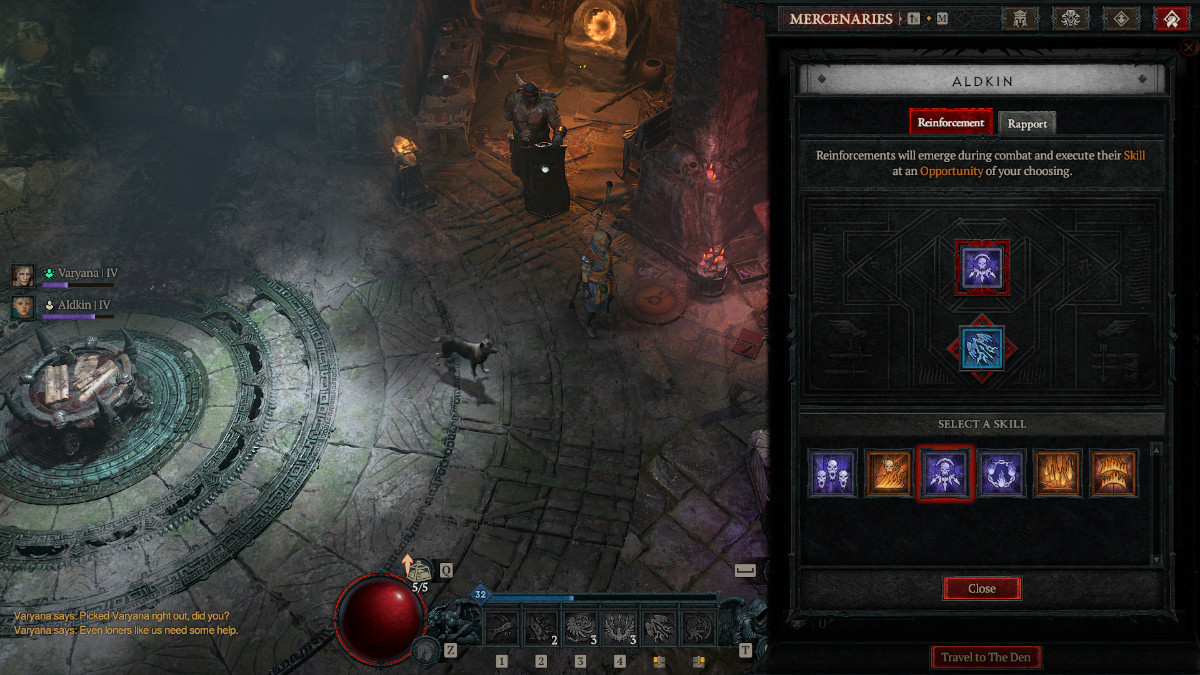
Task: Travel to The Den
Action: tap(986, 657)
